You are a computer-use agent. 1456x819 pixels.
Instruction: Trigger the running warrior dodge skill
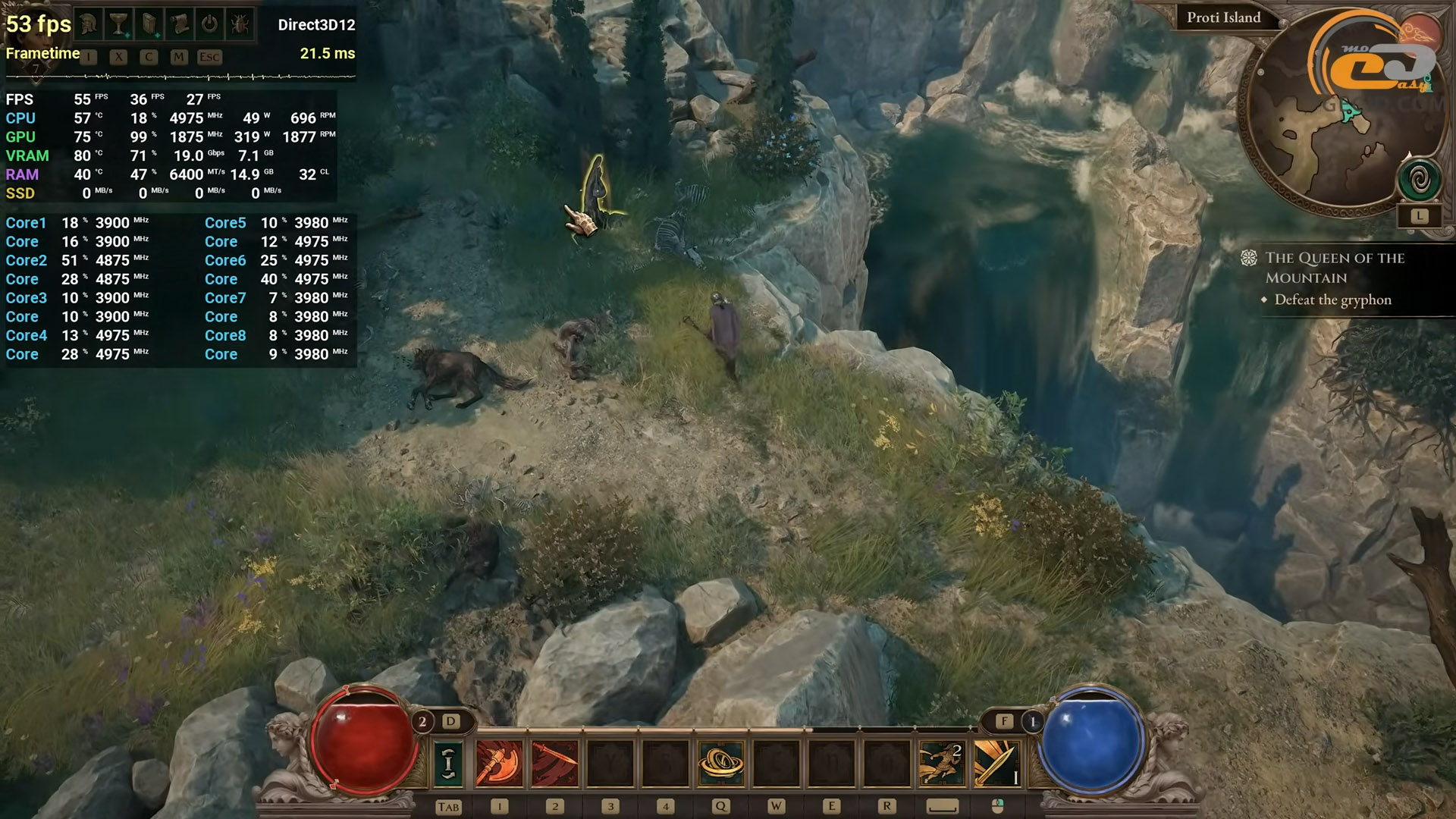(x=942, y=762)
